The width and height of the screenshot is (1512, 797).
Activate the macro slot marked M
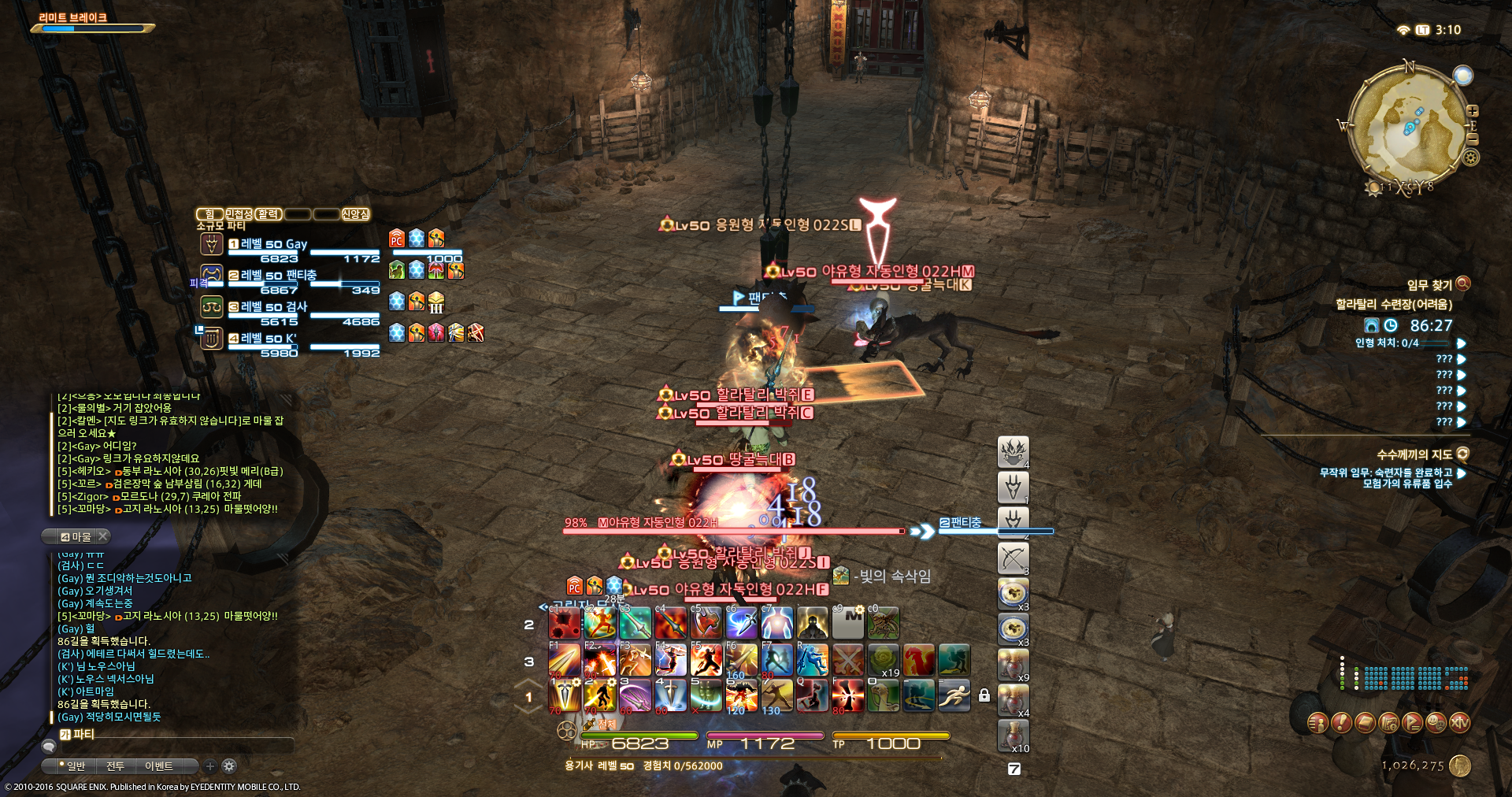click(848, 624)
